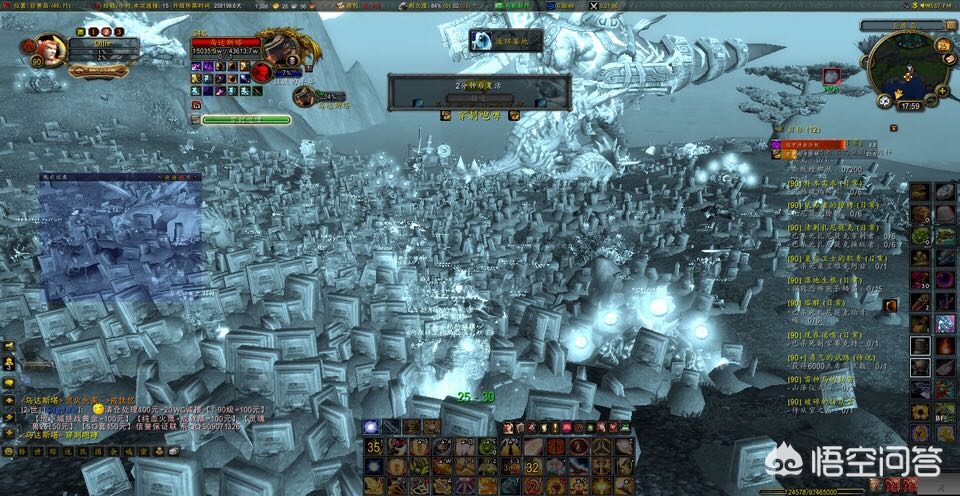Click the minimap clock showing 17:59

tap(910, 105)
